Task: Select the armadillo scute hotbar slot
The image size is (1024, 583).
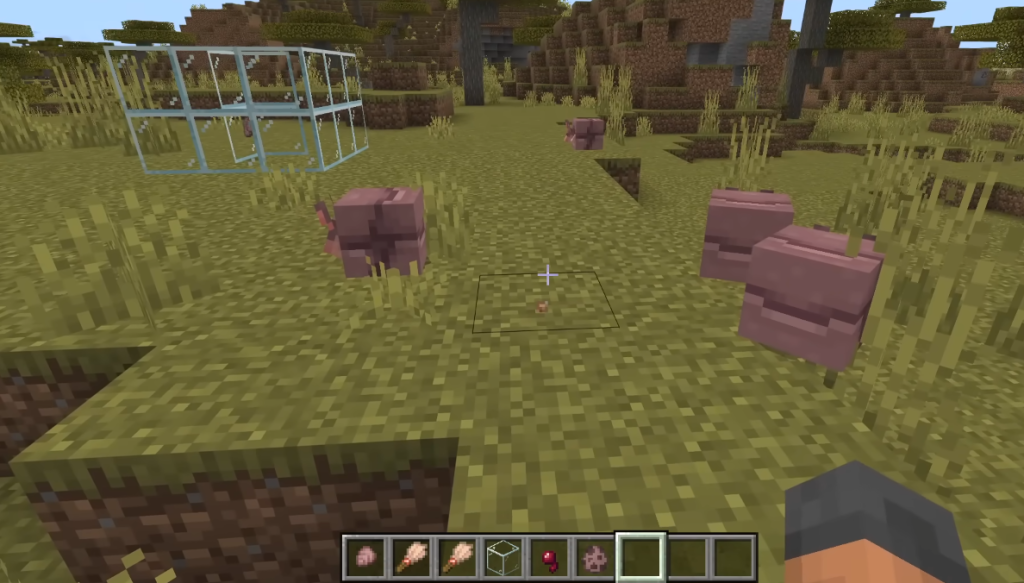Action: pyautogui.click(x=365, y=556)
